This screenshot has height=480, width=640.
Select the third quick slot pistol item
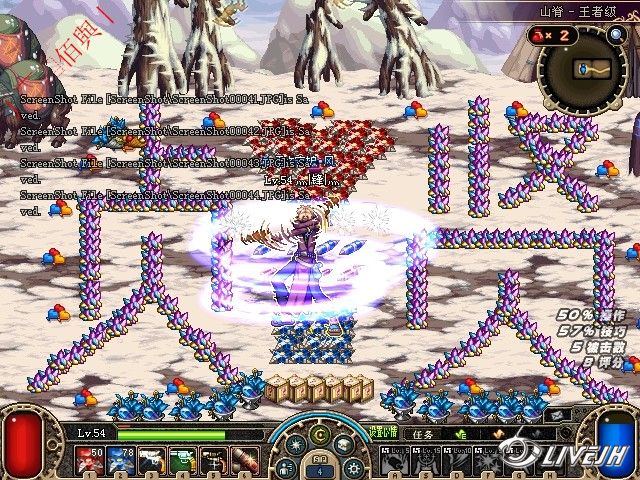tap(151, 460)
